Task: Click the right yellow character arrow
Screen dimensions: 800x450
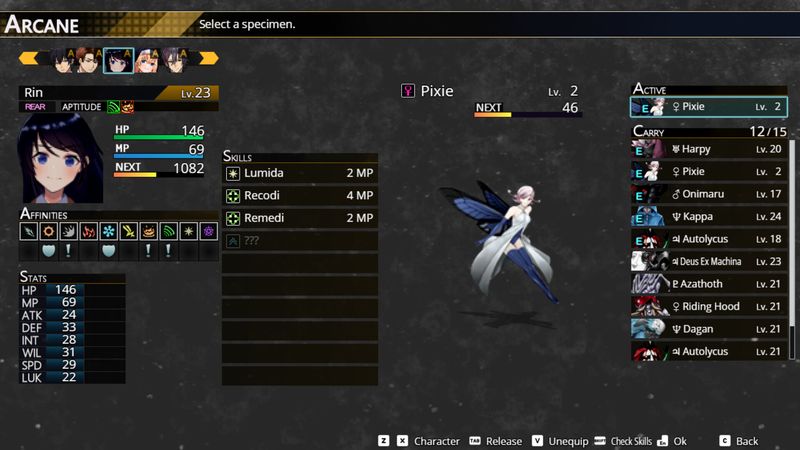Action: click(x=206, y=58)
